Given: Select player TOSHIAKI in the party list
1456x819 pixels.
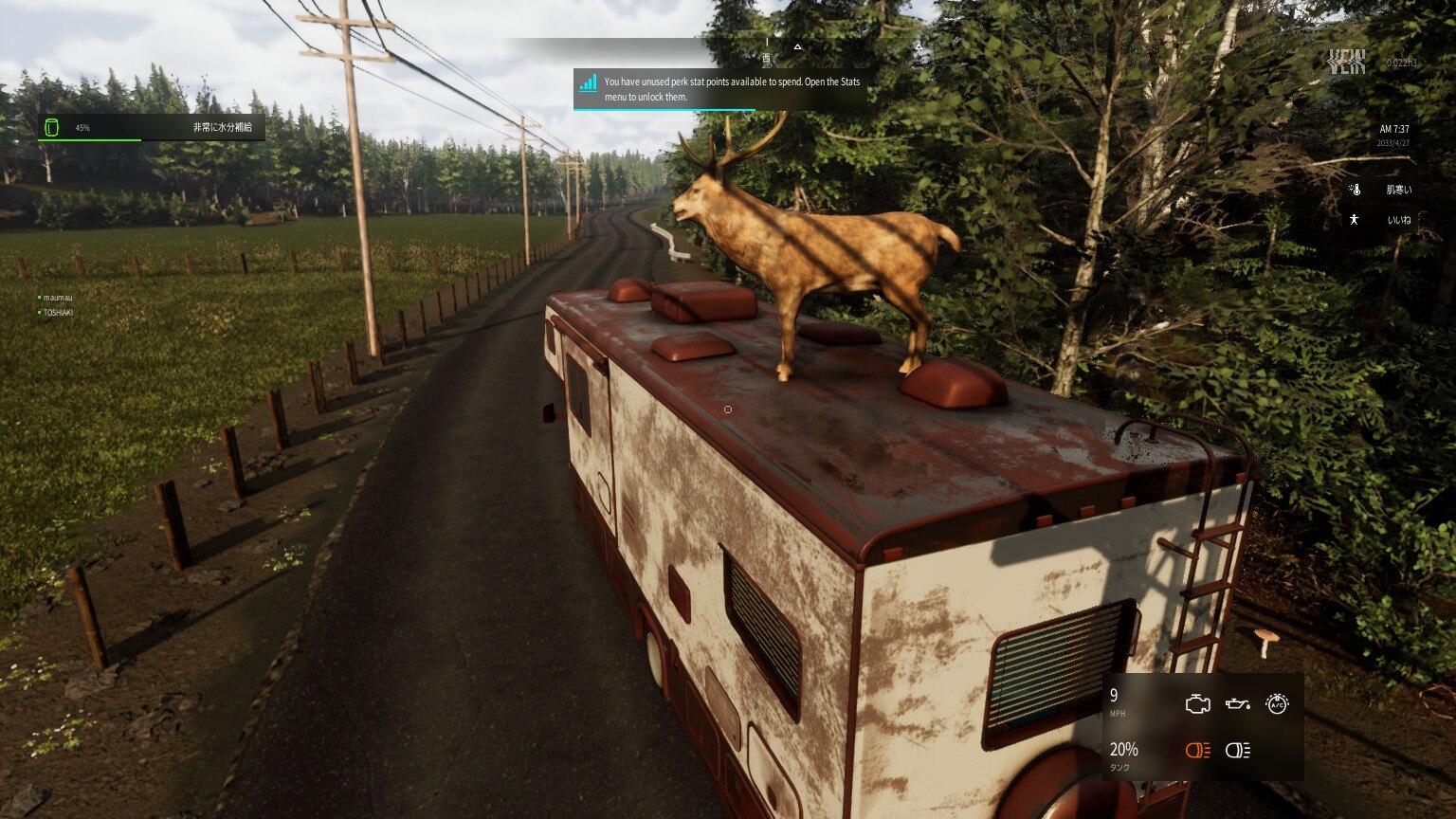Looking at the screenshot, I should click(57, 312).
